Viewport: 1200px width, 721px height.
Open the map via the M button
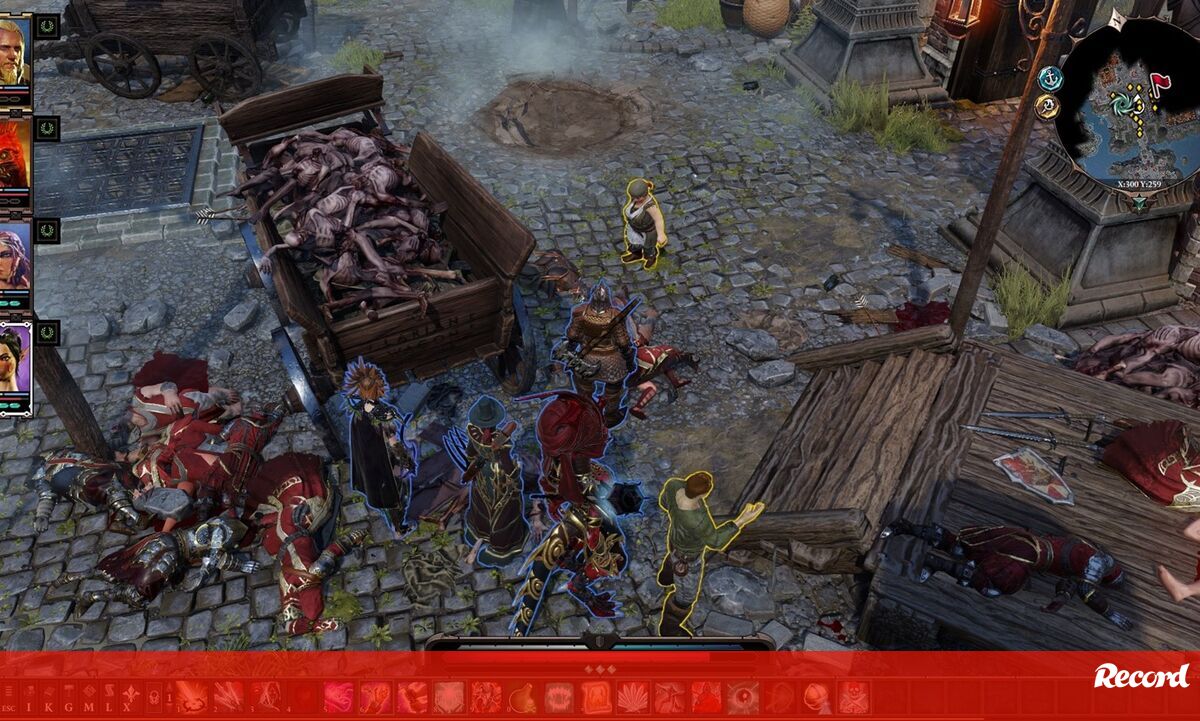(88, 698)
